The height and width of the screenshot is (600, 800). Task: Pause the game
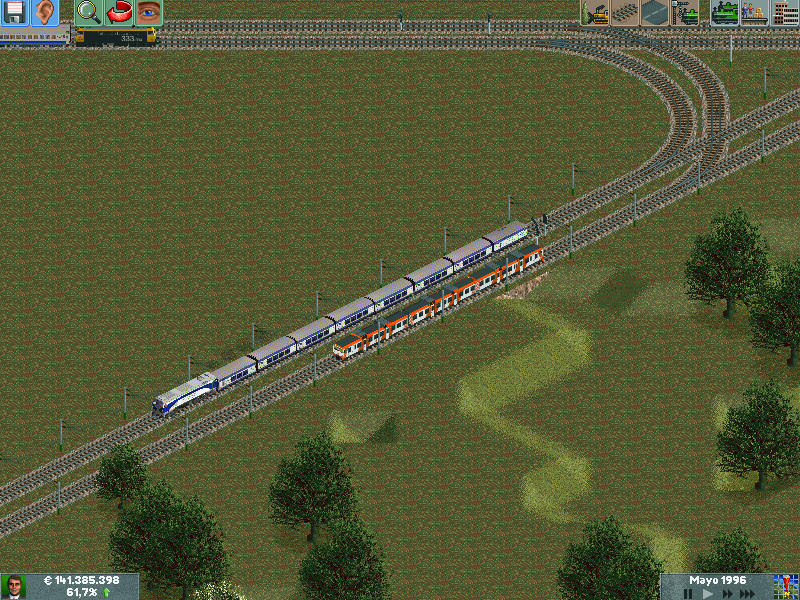(688, 594)
